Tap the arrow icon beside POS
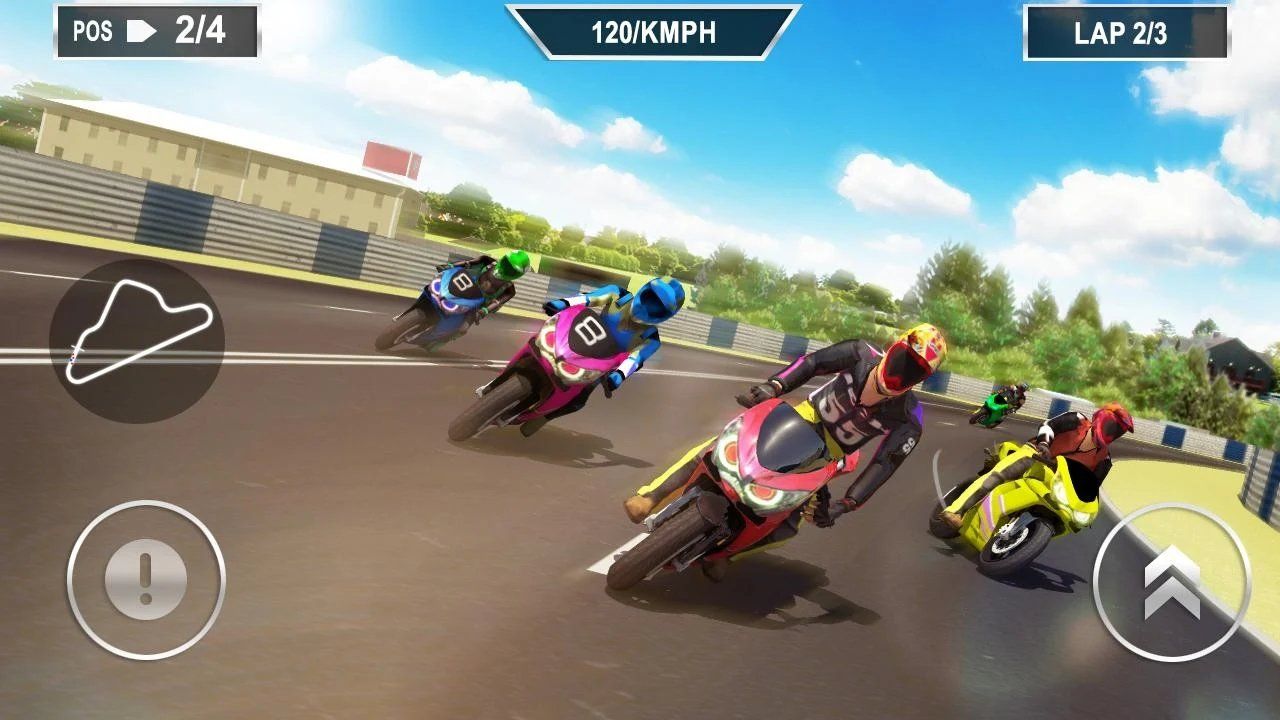 [x=140, y=29]
